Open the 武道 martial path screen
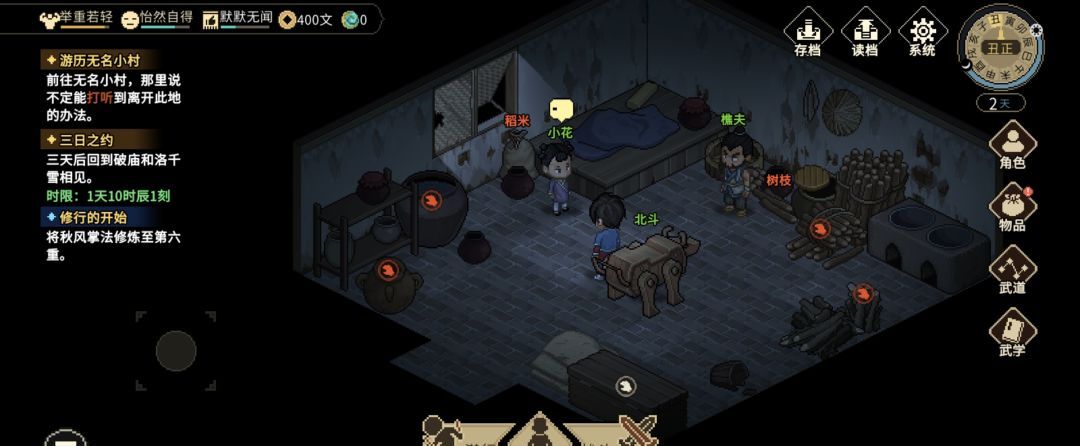The image size is (1080, 446). 1012,270
